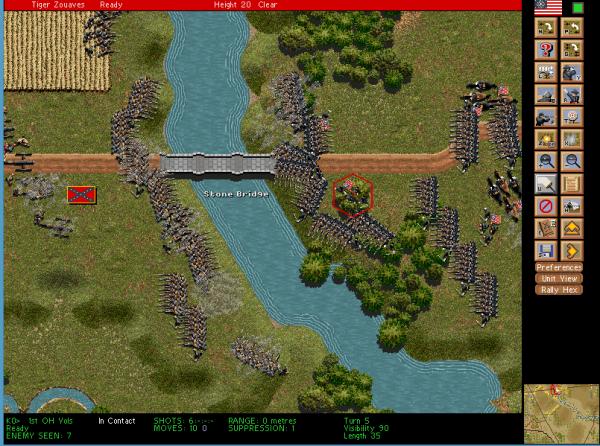Select the house landscape icon

[x=572, y=206]
